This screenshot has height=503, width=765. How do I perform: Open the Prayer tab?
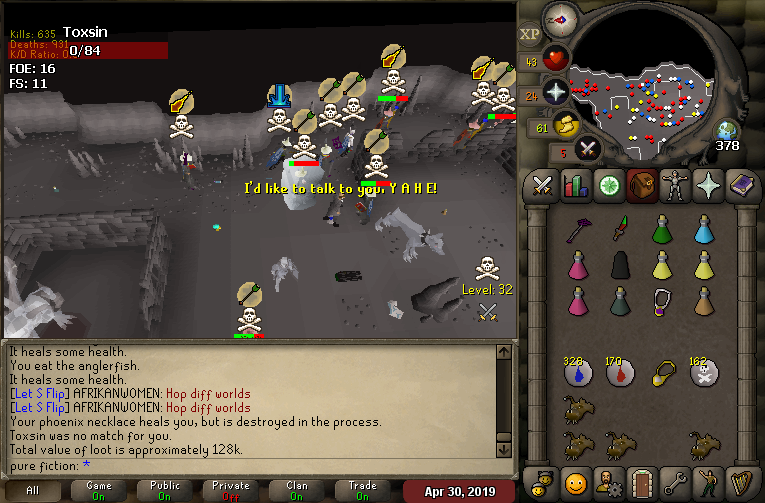point(706,185)
